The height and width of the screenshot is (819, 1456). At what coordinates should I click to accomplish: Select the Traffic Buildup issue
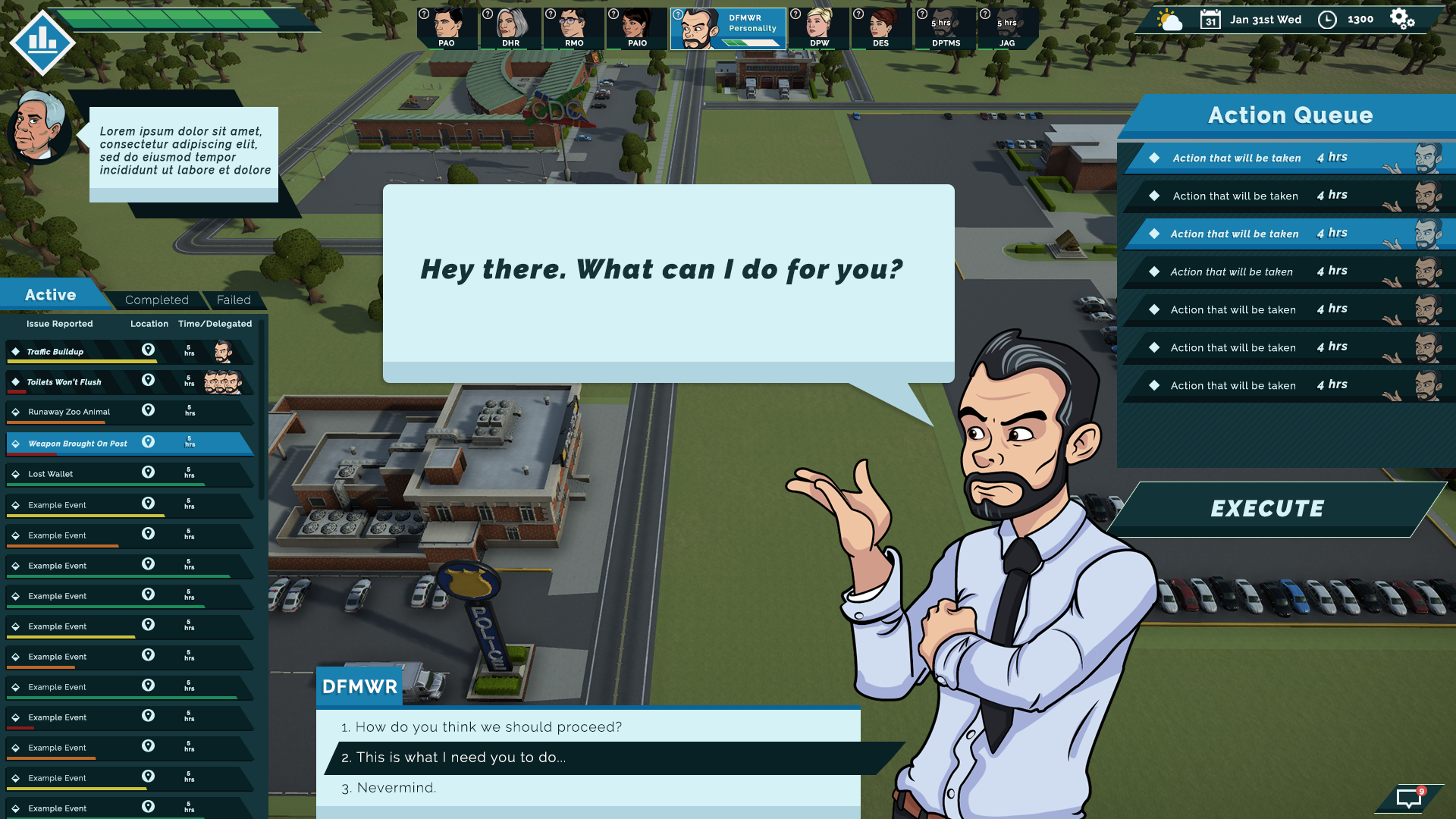55,352
